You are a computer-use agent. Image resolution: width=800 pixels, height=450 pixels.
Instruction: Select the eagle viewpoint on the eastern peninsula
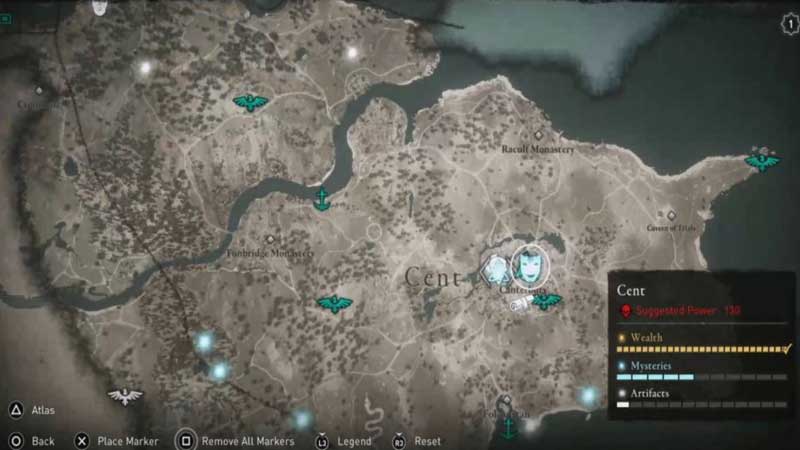pos(762,160)
